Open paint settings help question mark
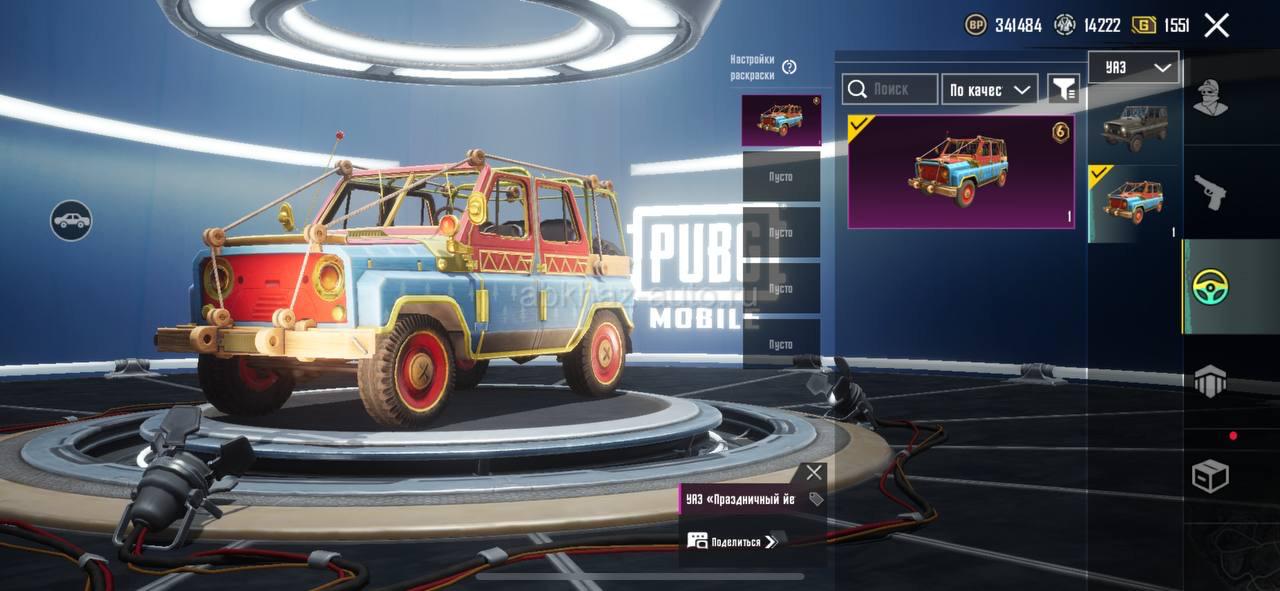This screenshot has width=1280, height=591. click(x=789, y=67)
